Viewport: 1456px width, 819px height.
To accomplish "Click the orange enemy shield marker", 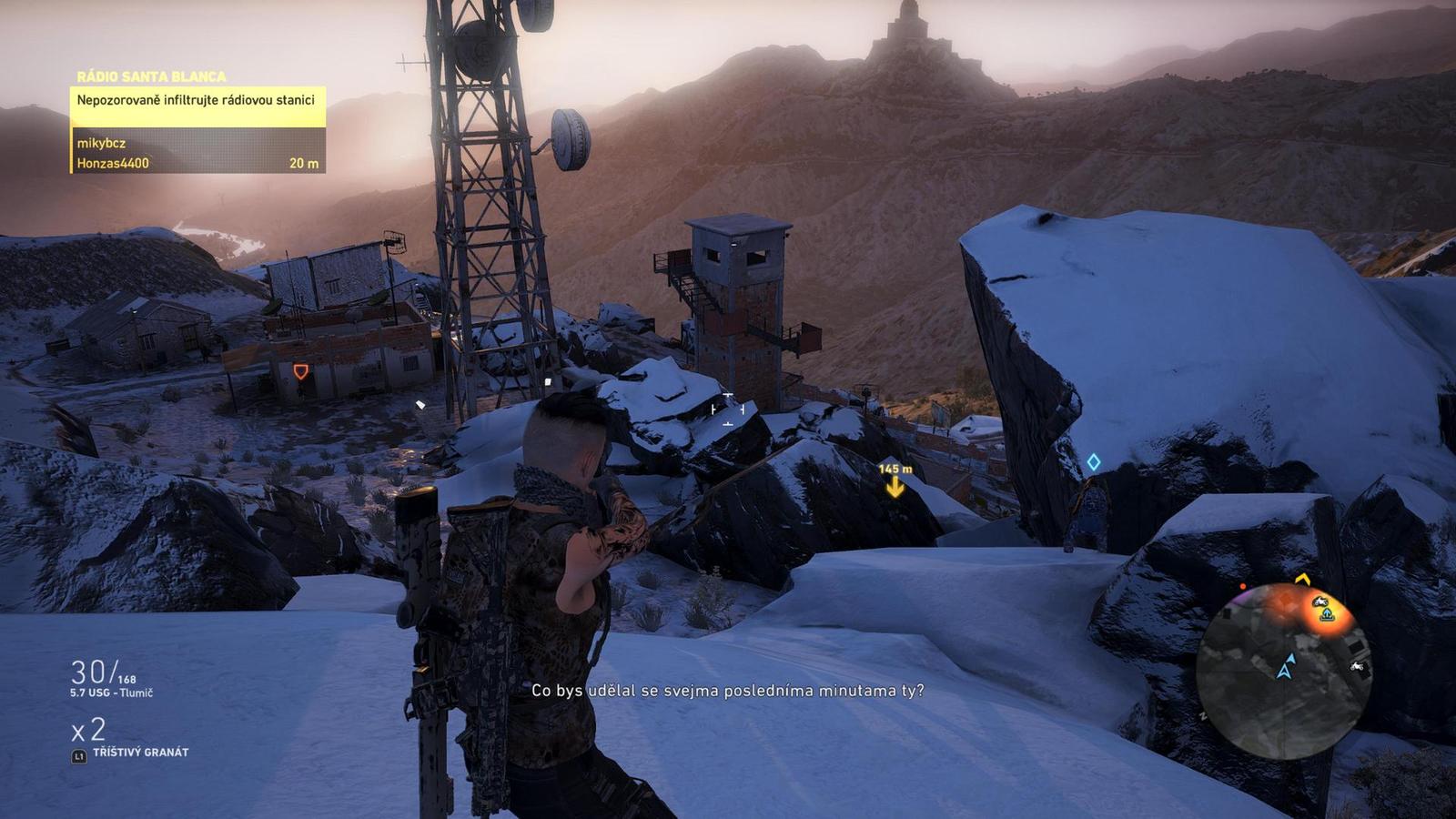I will [300, 371].
